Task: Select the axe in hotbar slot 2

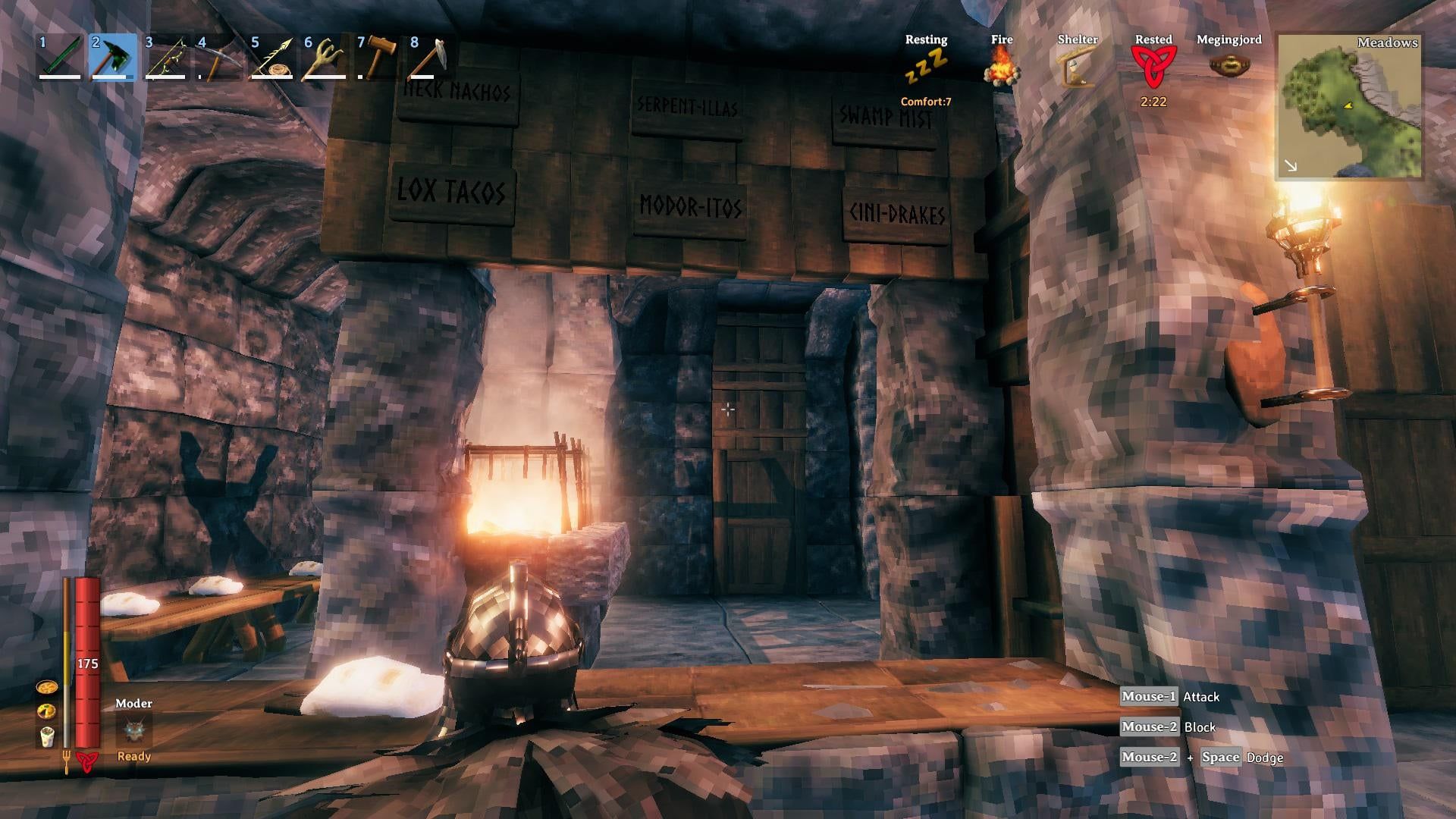Action: coord(111,59)
